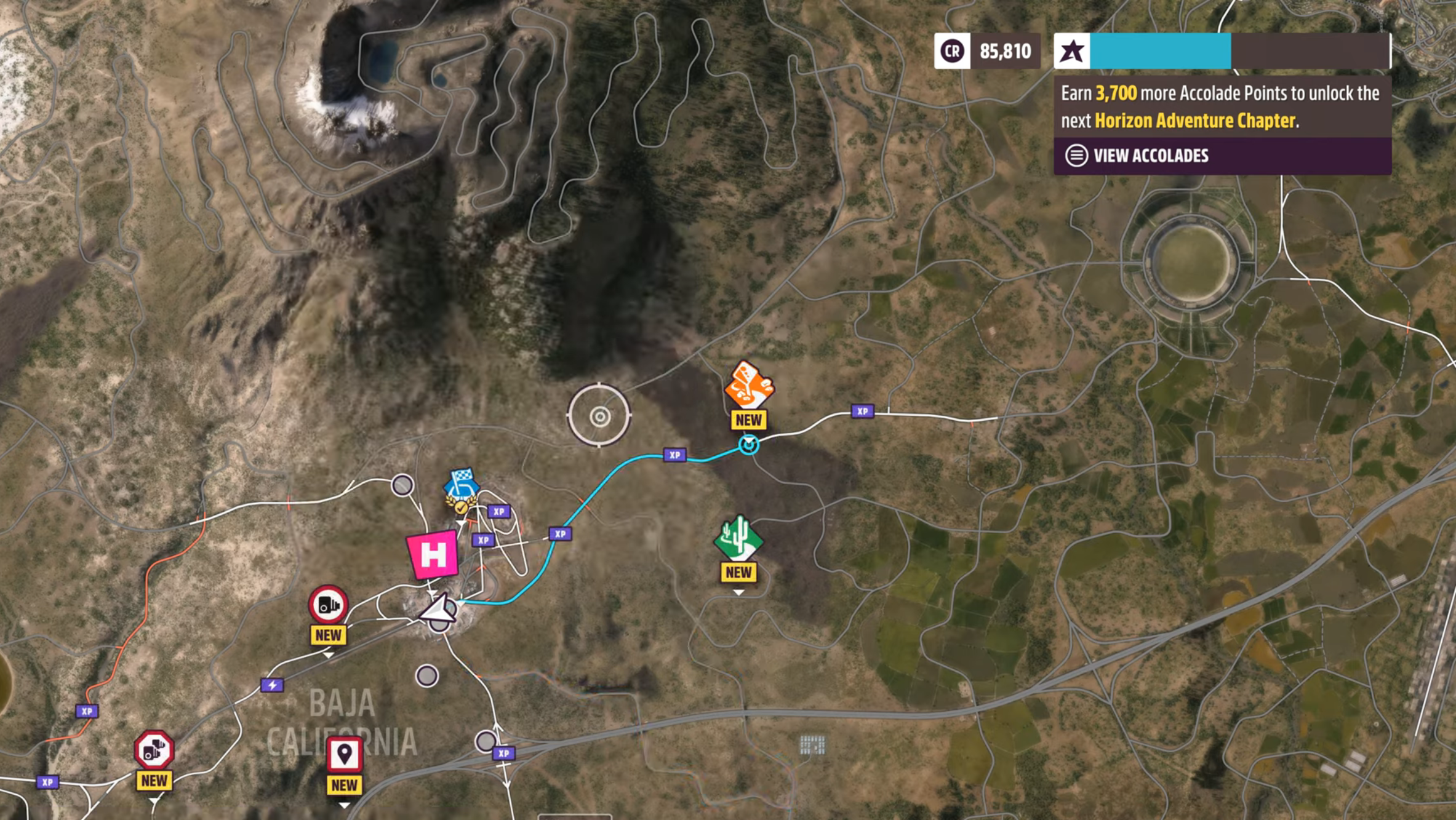Select the pink Horizon Festival H marker
This screenshot has width=1456, height=820.
[x=433, y=555]
